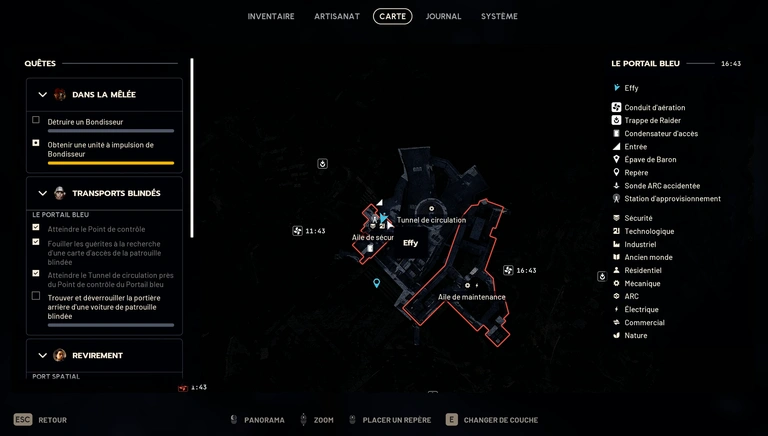Select the Nature zone legend entry

(x=635, y=335)
